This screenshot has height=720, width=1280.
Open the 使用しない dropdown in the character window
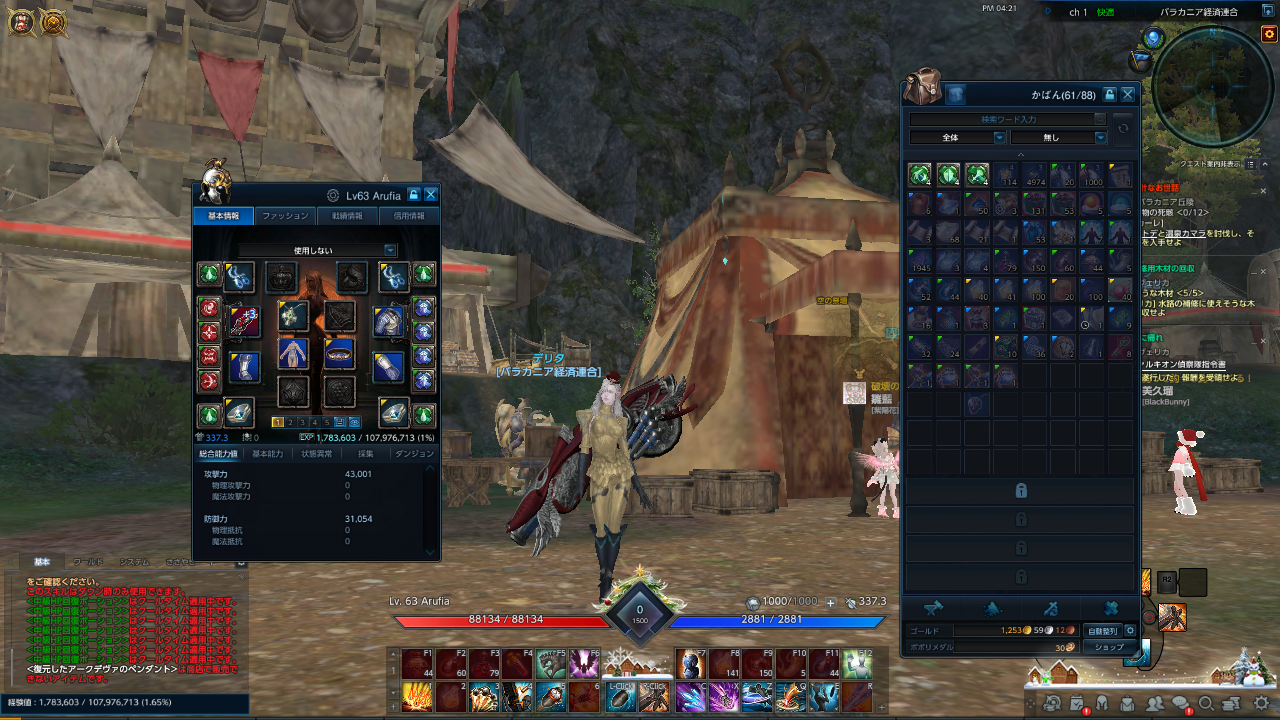pyautogui.click(x=314, y=250)
